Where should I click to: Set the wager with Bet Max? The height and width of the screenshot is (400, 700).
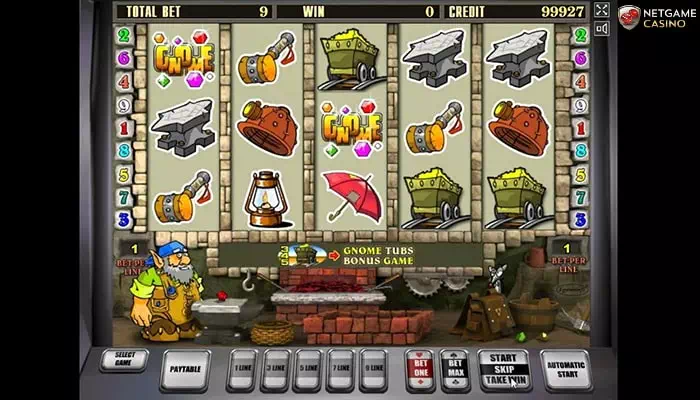pyautogui.click(x=454, y=369)
